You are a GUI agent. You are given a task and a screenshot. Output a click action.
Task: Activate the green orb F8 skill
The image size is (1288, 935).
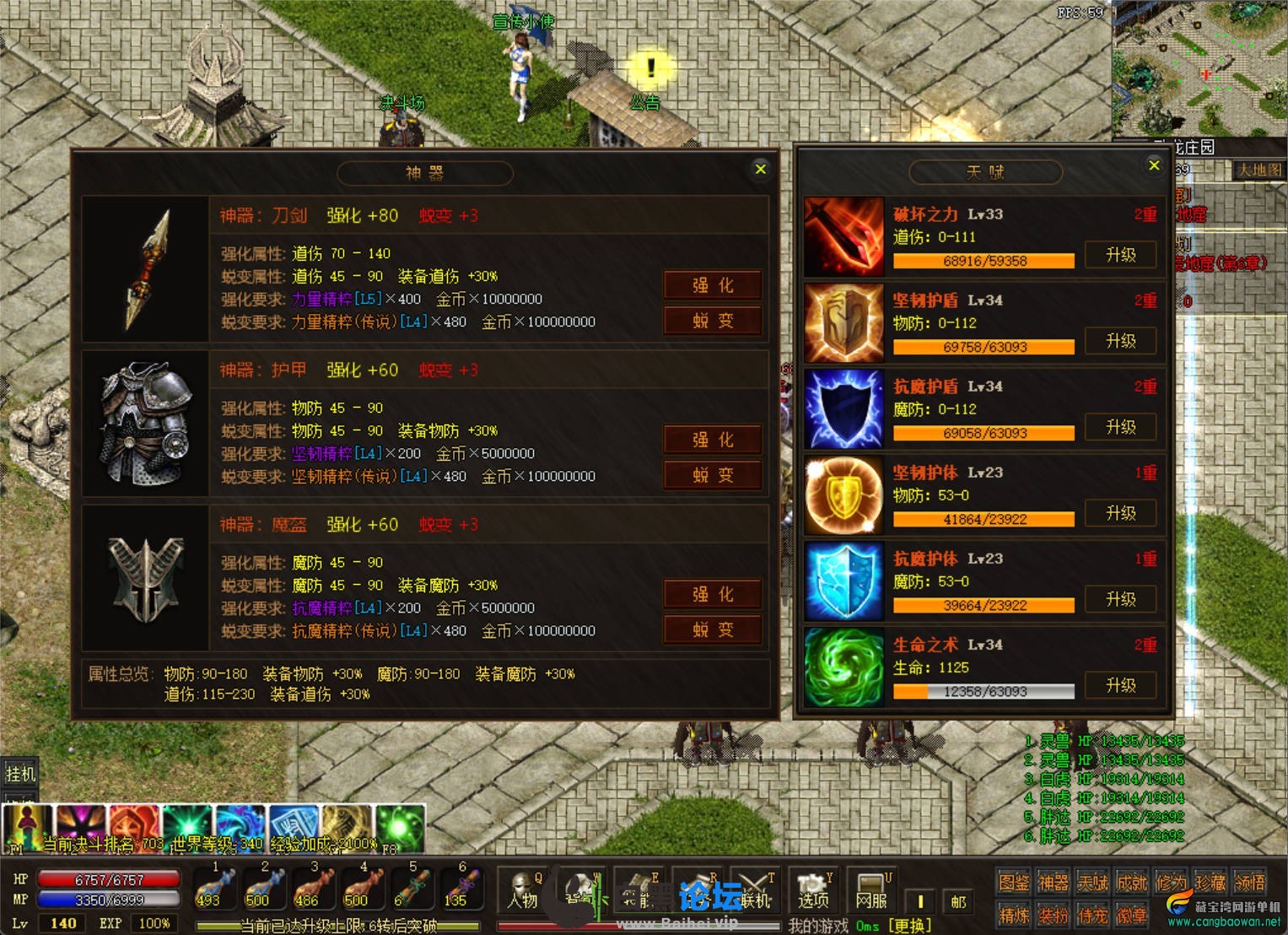click(400, 829)
